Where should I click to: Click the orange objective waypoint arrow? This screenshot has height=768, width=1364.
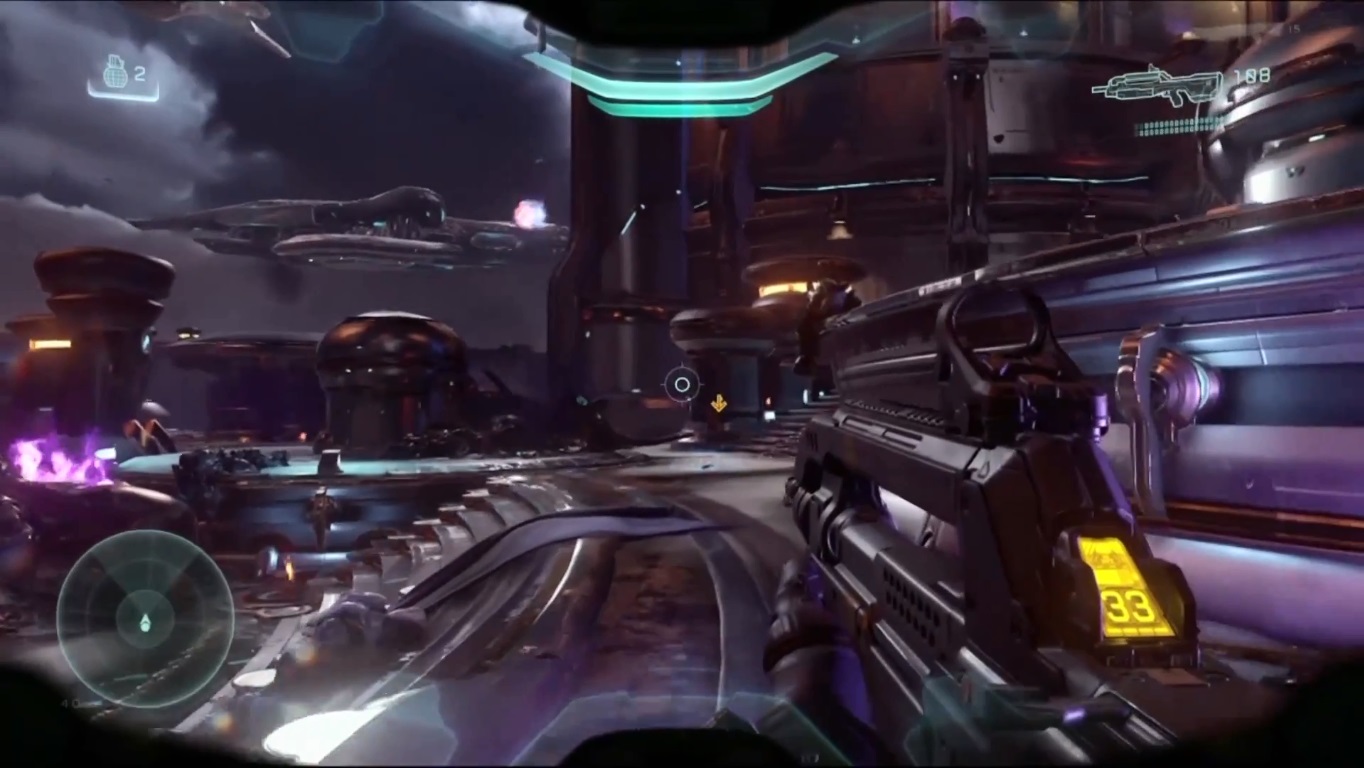[x=718, y=404]
